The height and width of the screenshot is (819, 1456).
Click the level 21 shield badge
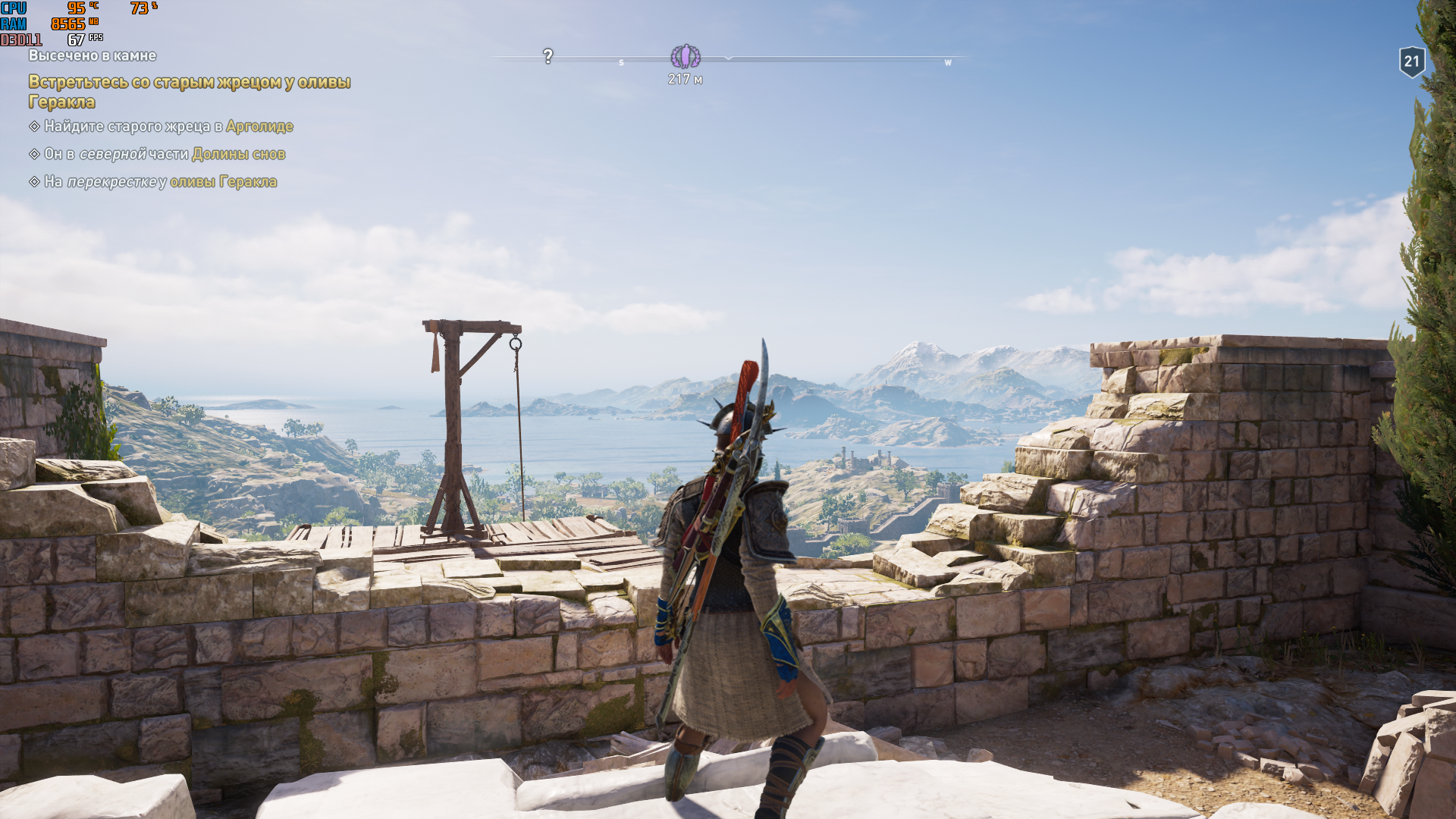click(x=1411, y=61)
